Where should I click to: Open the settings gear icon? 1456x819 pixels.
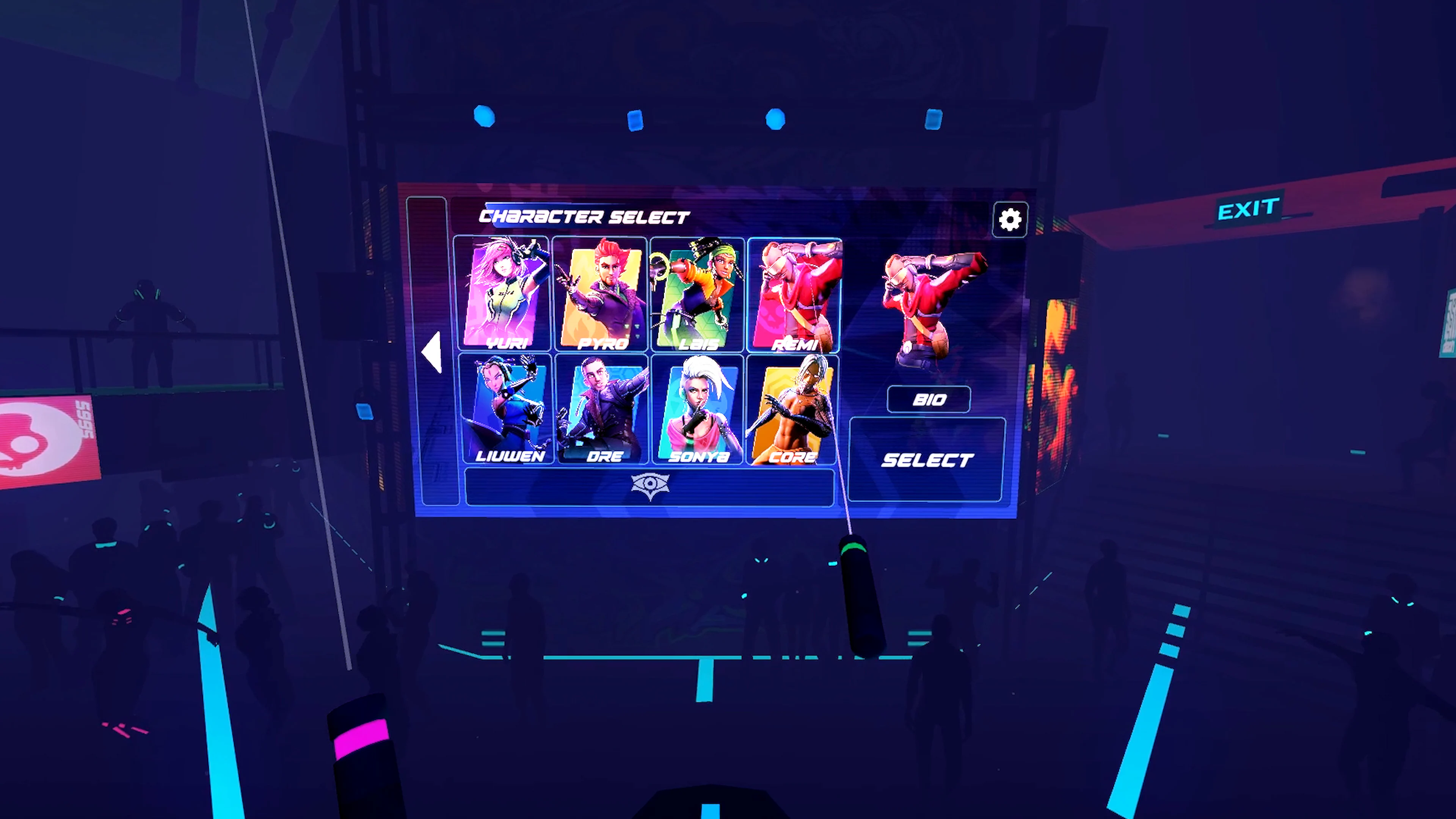[x=1010, y=219]
